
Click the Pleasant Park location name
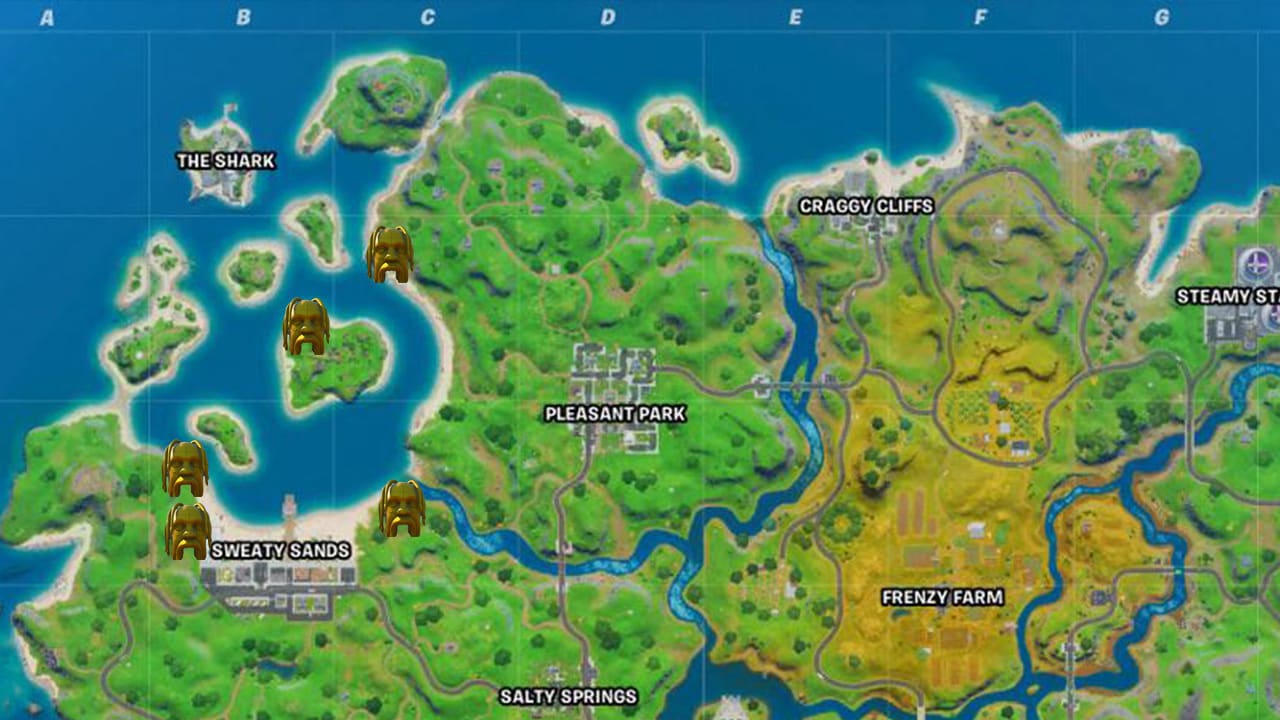coord(615,413)
